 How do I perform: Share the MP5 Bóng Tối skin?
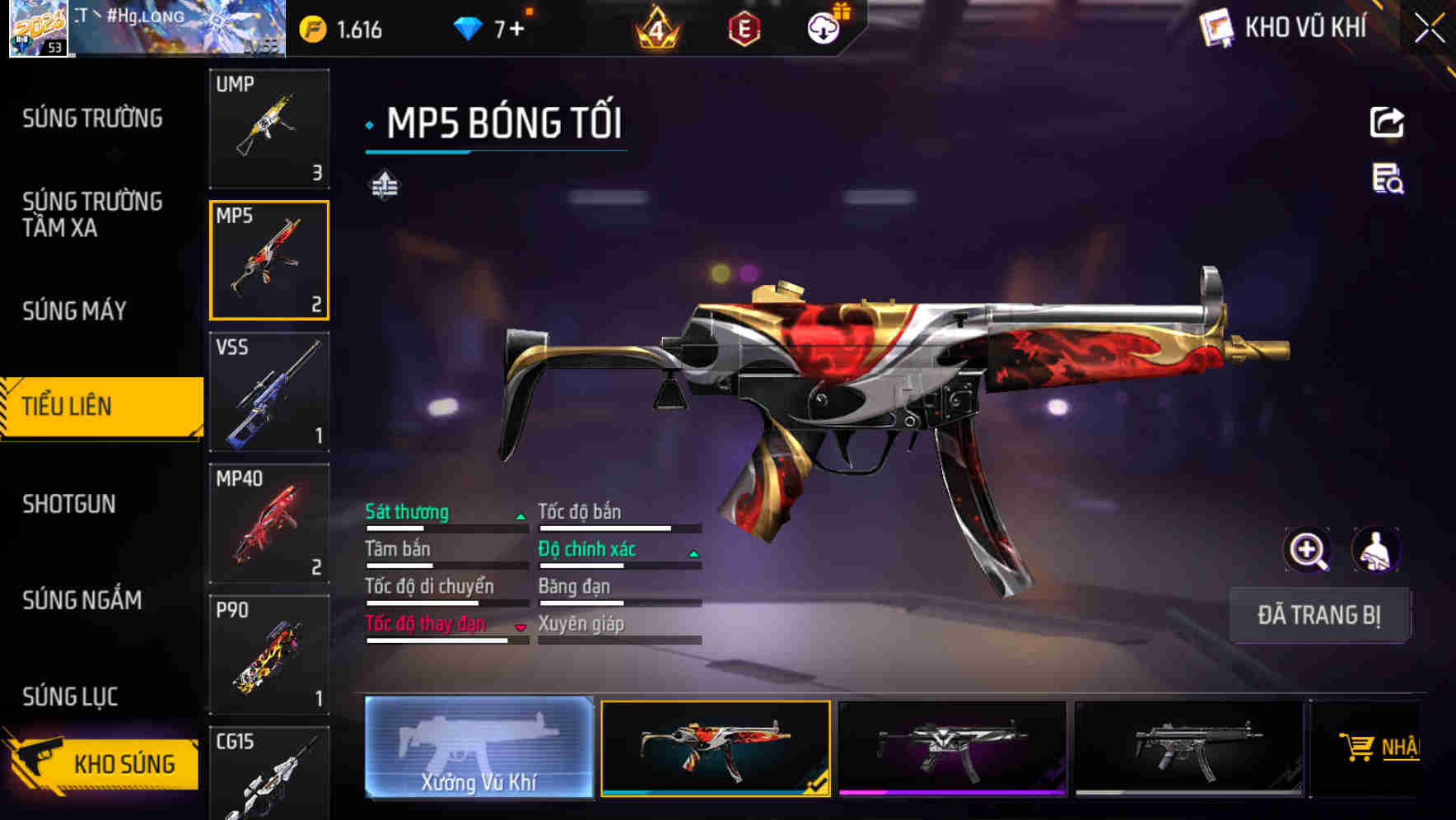point(1387,123)
